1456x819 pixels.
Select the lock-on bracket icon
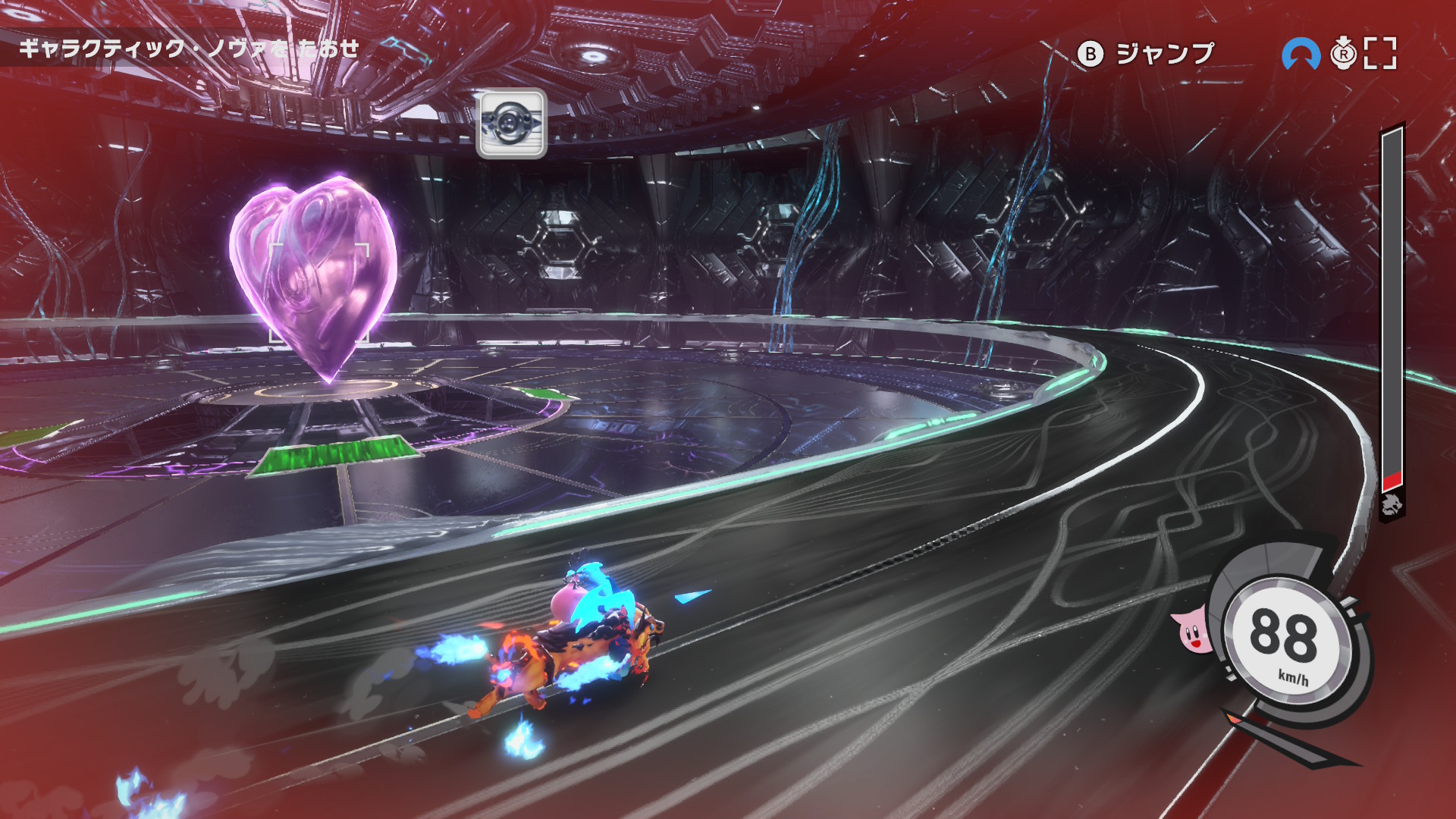coord(1380,53)
